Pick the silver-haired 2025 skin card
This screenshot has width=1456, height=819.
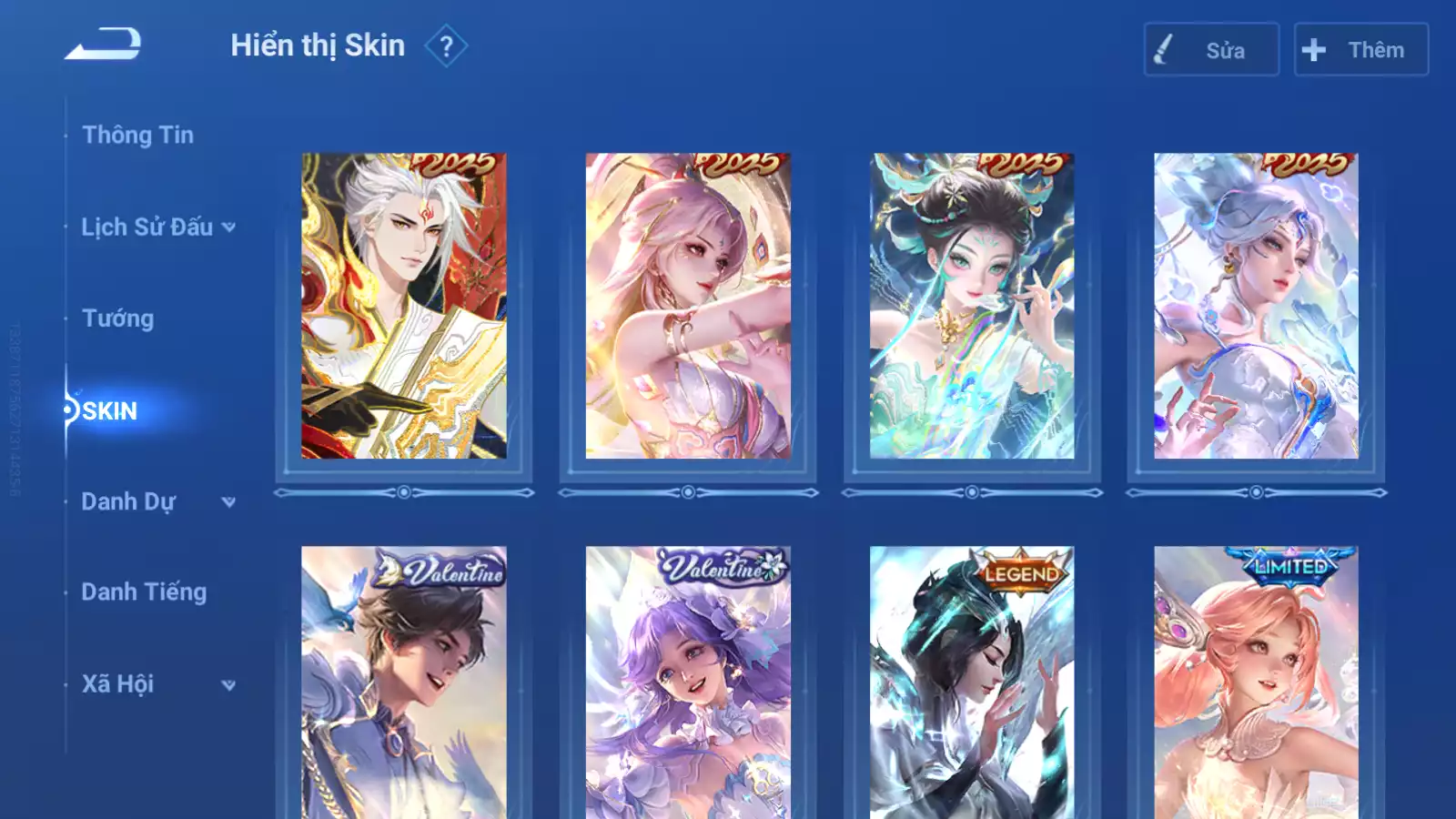tap(1256, 306)
